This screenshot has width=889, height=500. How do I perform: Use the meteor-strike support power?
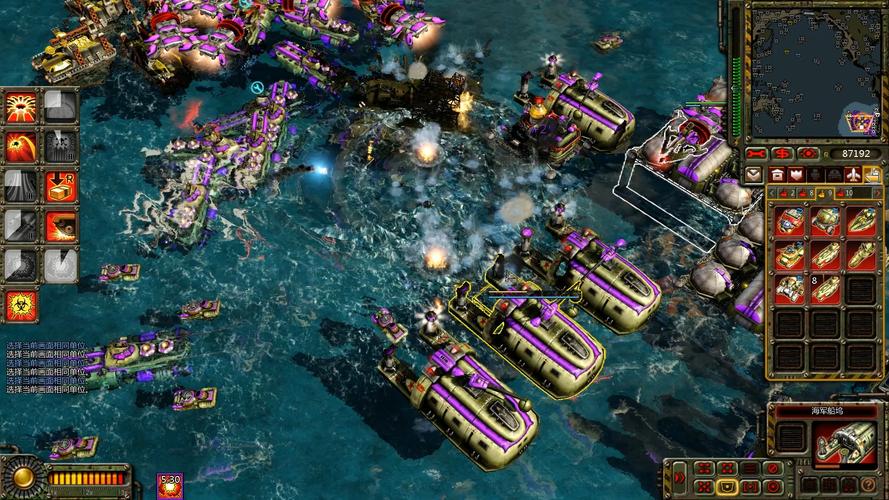(x=21, y=146)
